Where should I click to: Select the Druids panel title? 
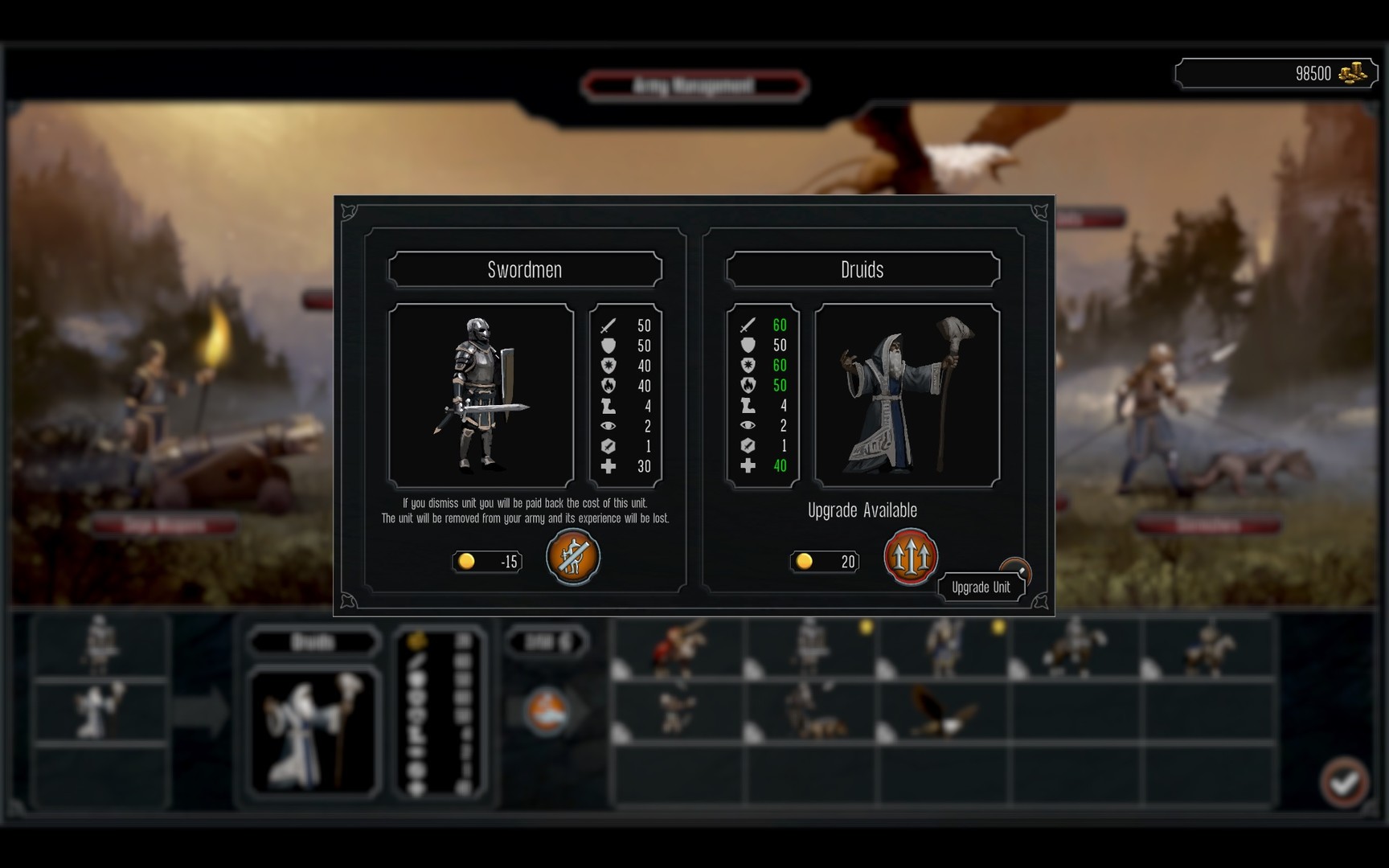[862, 269]
